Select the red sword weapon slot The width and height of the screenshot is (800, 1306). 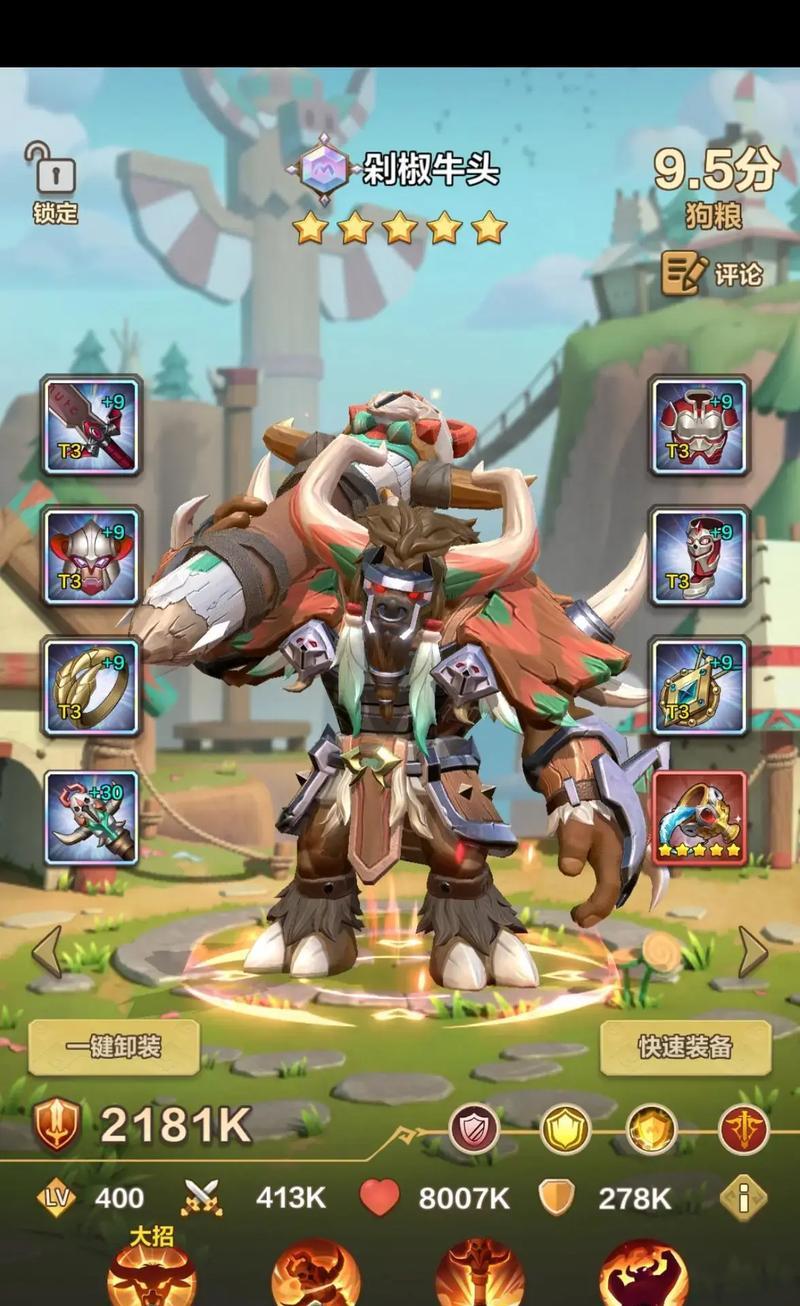click(x=92, y=425)
